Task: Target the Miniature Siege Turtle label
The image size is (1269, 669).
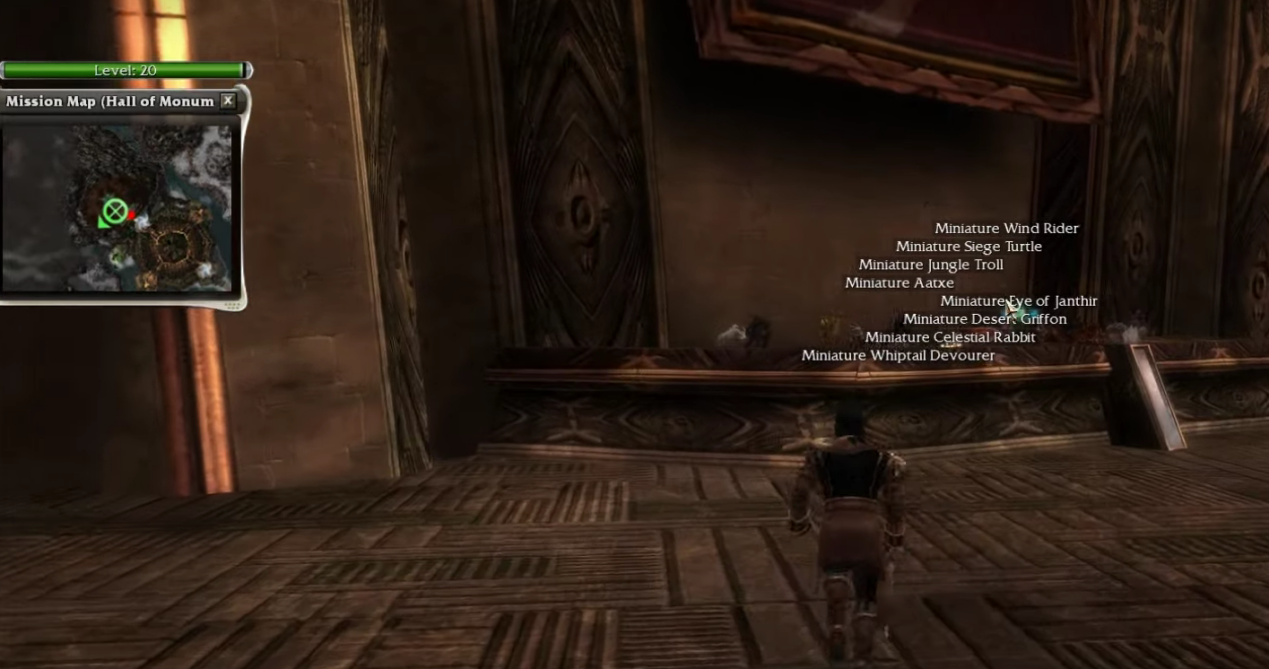Action: click(x=968, y=247)
